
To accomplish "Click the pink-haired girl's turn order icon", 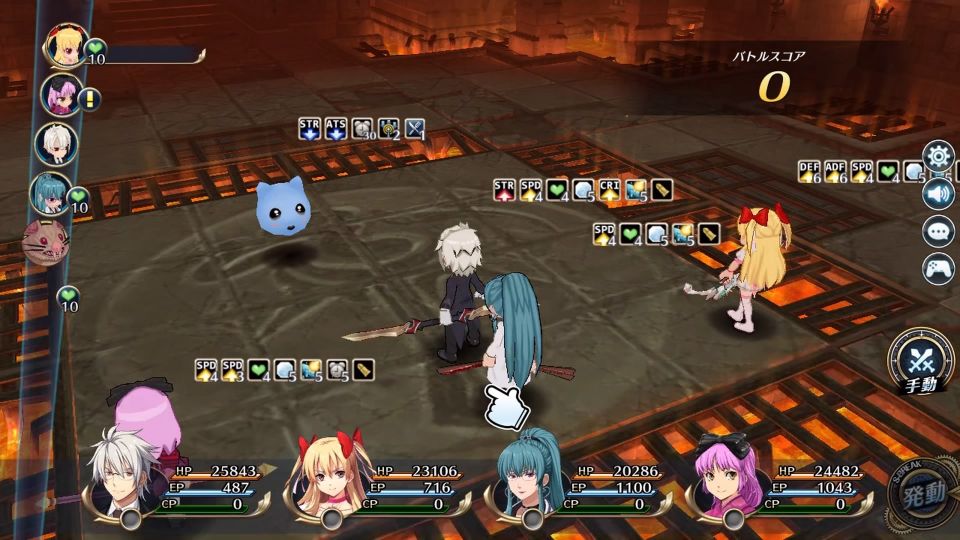I will pos(59,95).
